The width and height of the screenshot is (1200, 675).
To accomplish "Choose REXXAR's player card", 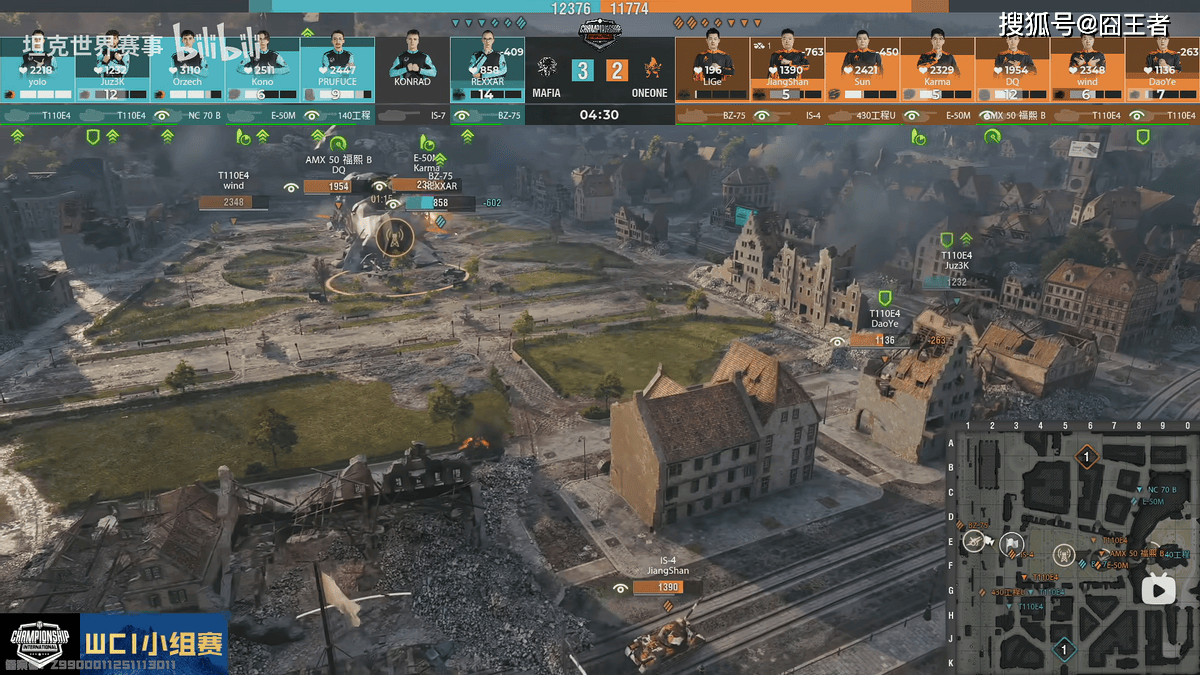I will coord(487,70).
